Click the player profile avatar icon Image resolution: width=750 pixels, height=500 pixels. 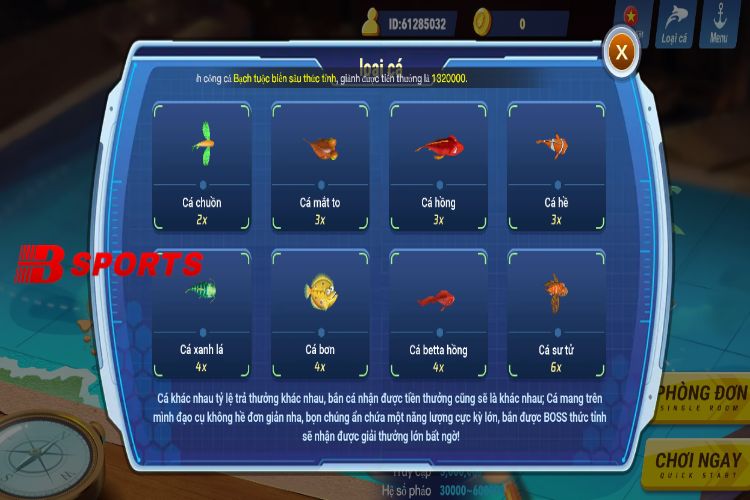[x=371, y=22]
